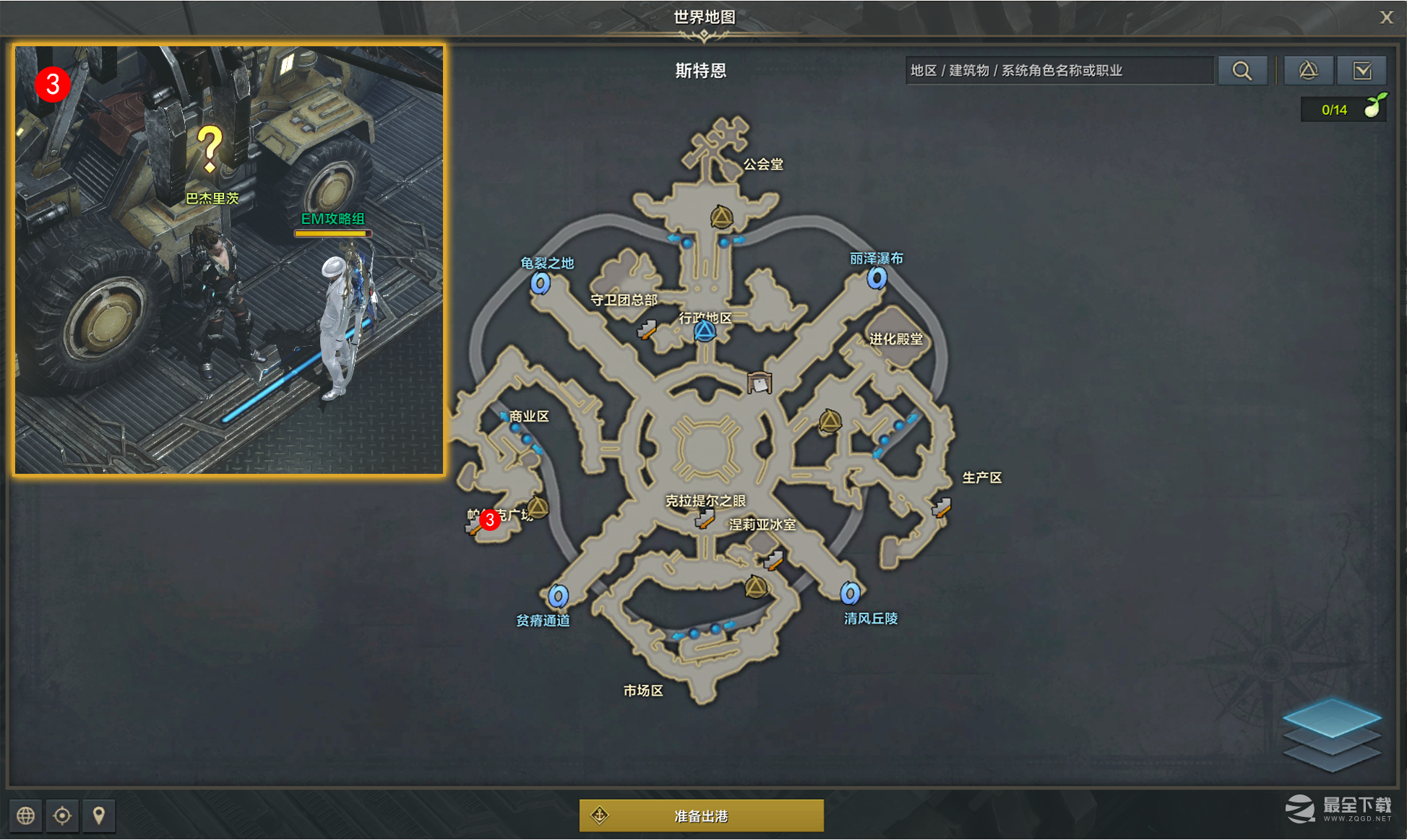Image resolution: width=1407 pixels, height=840 pixels.
Task: Click the portal icon at 丽泽瀑布
Action: [x=876, y=280]
